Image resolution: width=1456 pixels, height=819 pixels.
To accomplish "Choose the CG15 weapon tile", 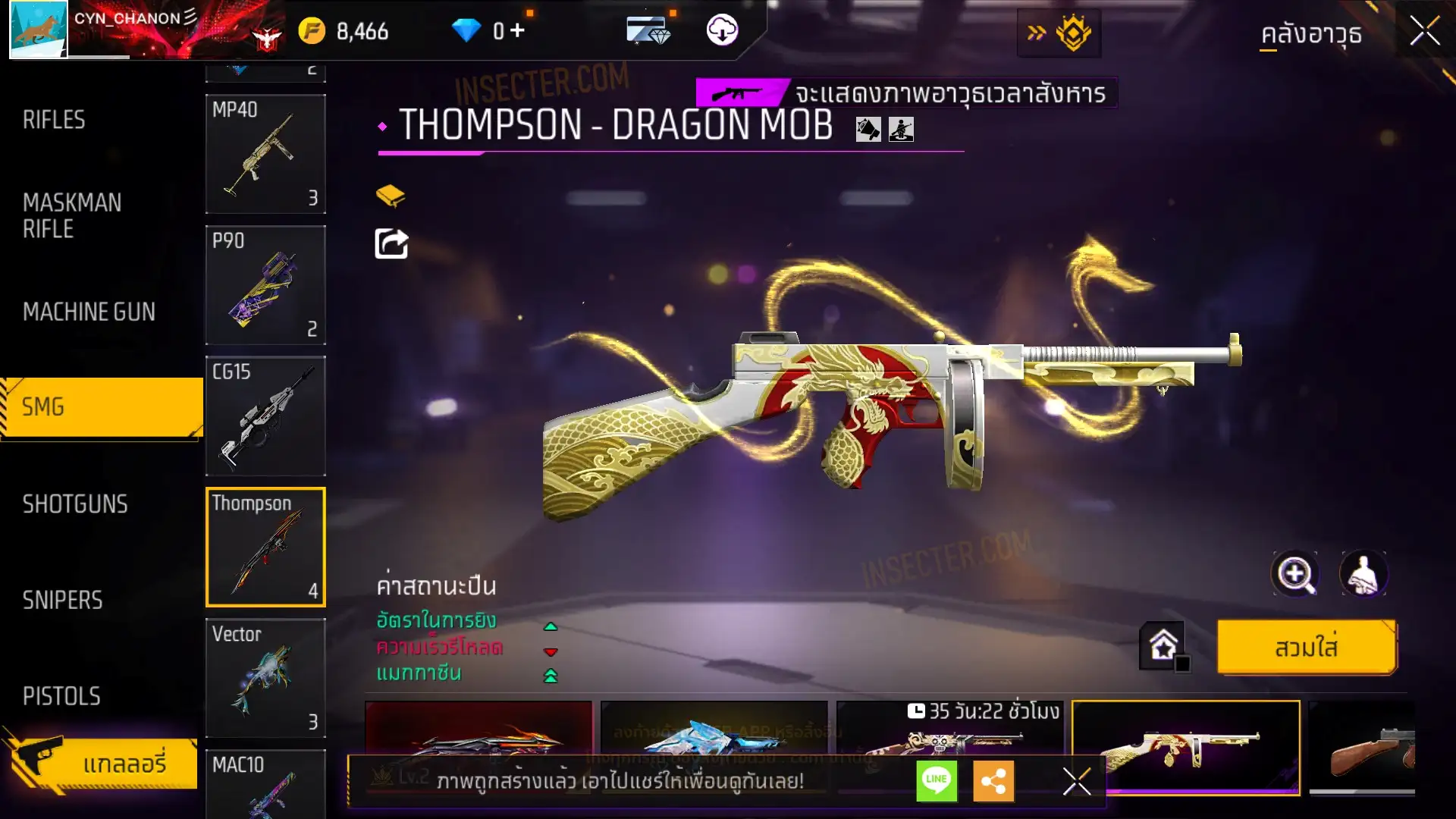I will click(265, 416).
